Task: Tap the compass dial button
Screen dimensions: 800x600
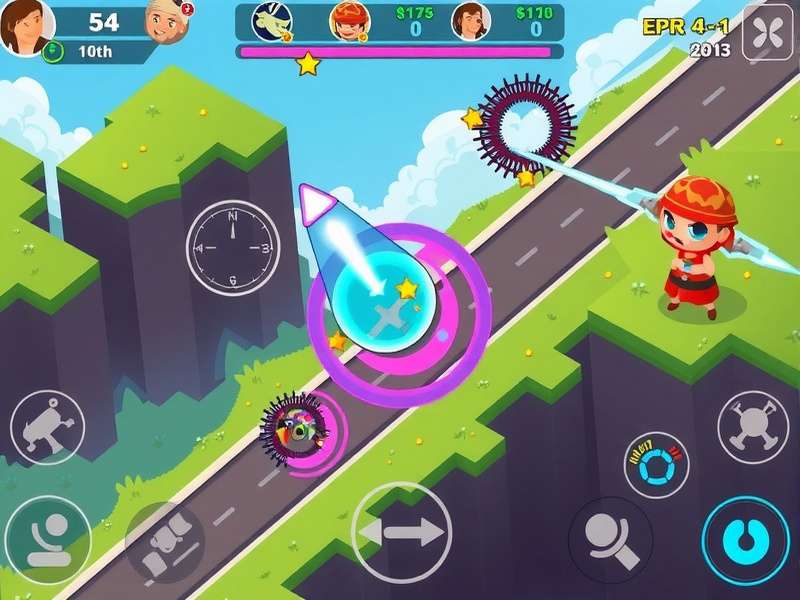Action: pyautogui.click(x=233, y=247)
